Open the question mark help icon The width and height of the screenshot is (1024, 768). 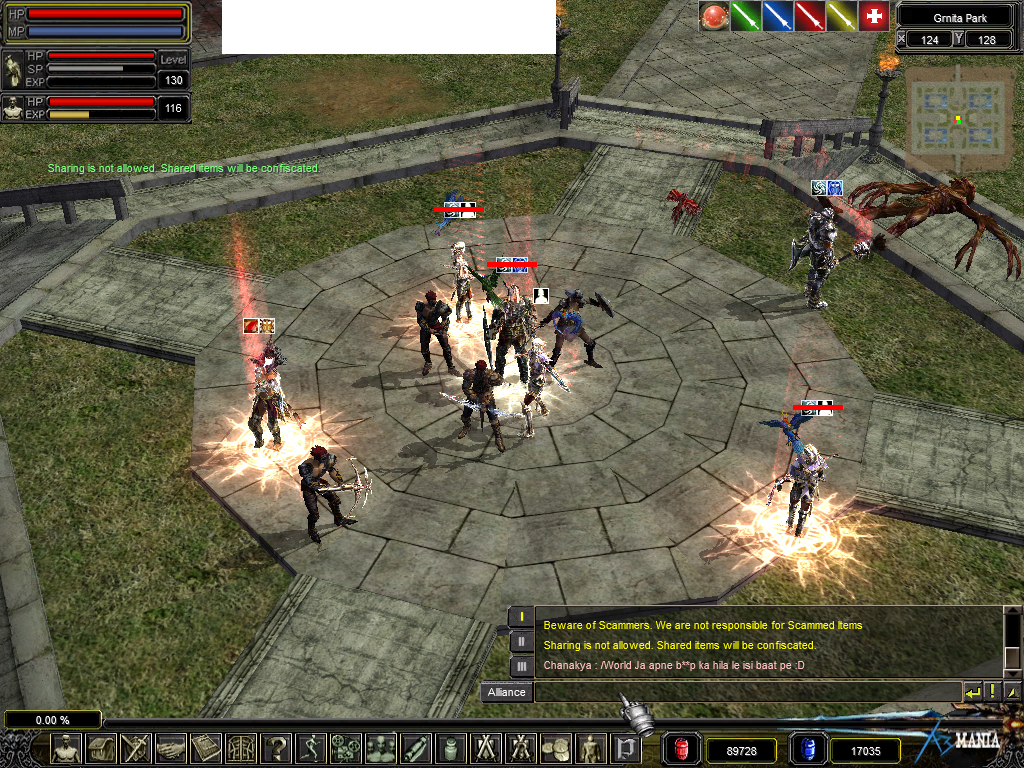tap(276, 748)
